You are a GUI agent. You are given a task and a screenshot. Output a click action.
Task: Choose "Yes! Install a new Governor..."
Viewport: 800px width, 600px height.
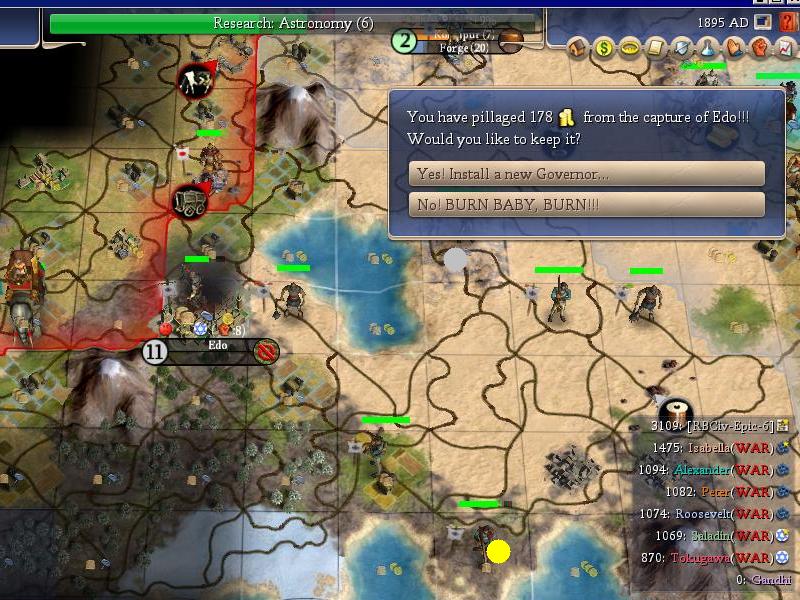click(x=586, y=174)
